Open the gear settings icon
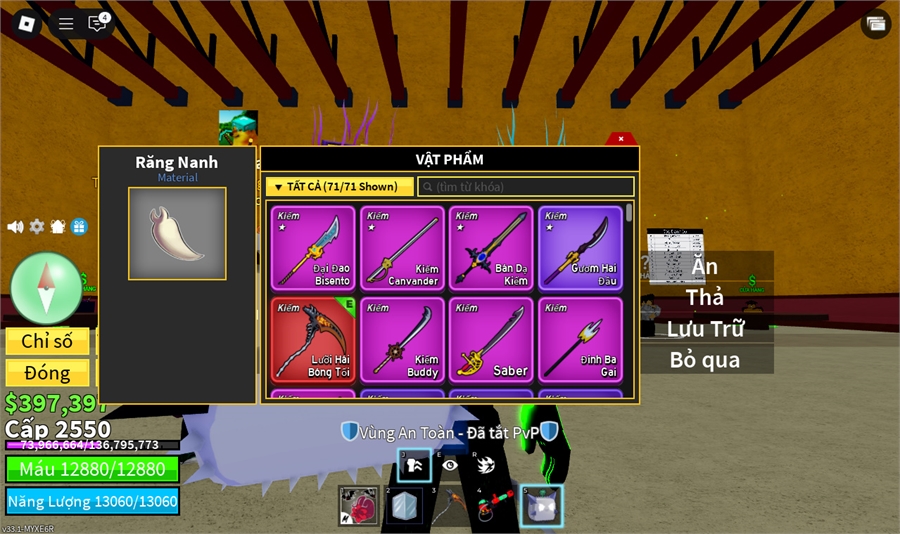This screenshot has height=534, width=900. point(37,227)
